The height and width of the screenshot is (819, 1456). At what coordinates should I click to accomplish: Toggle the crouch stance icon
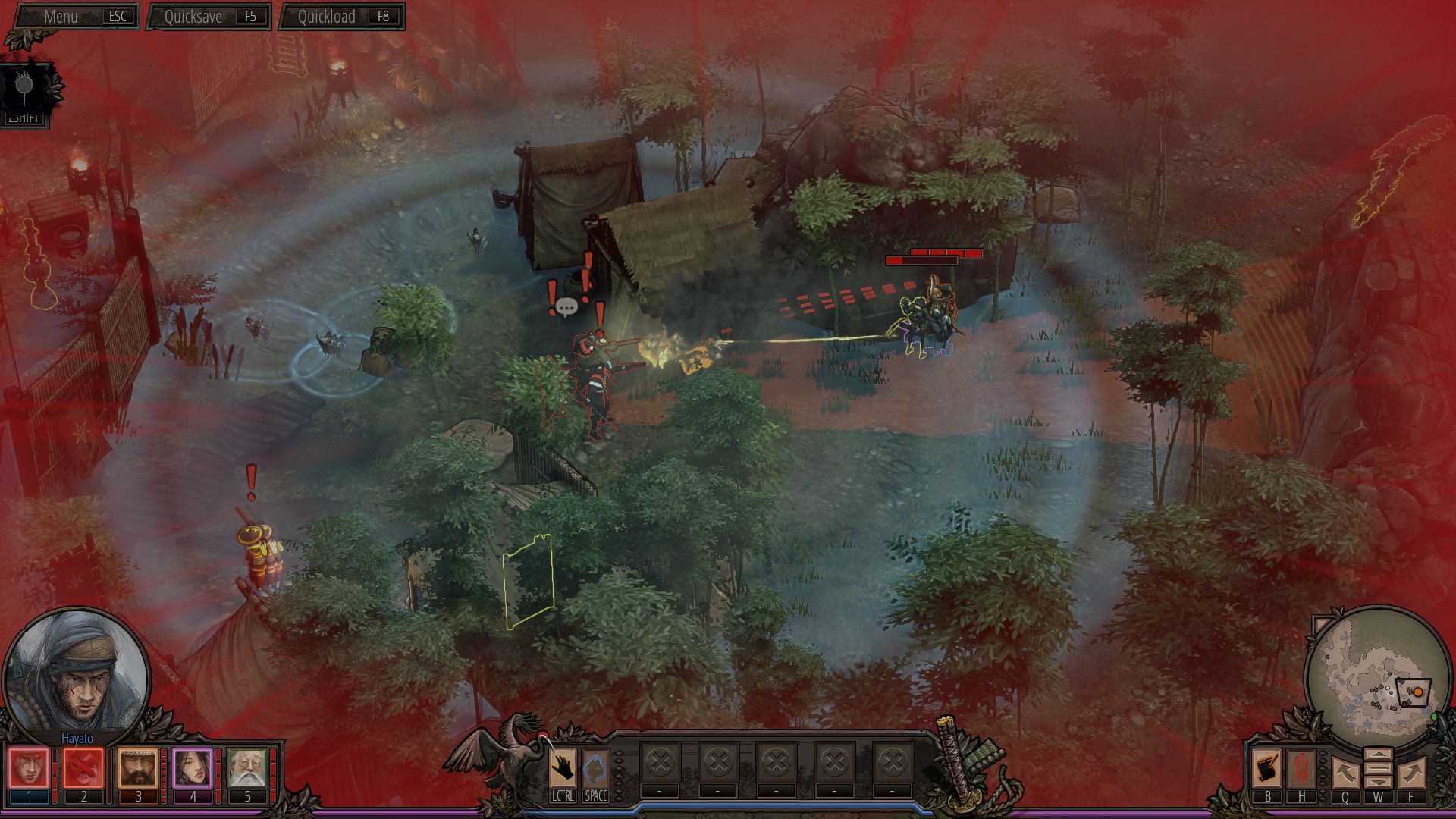coord(595,769)
